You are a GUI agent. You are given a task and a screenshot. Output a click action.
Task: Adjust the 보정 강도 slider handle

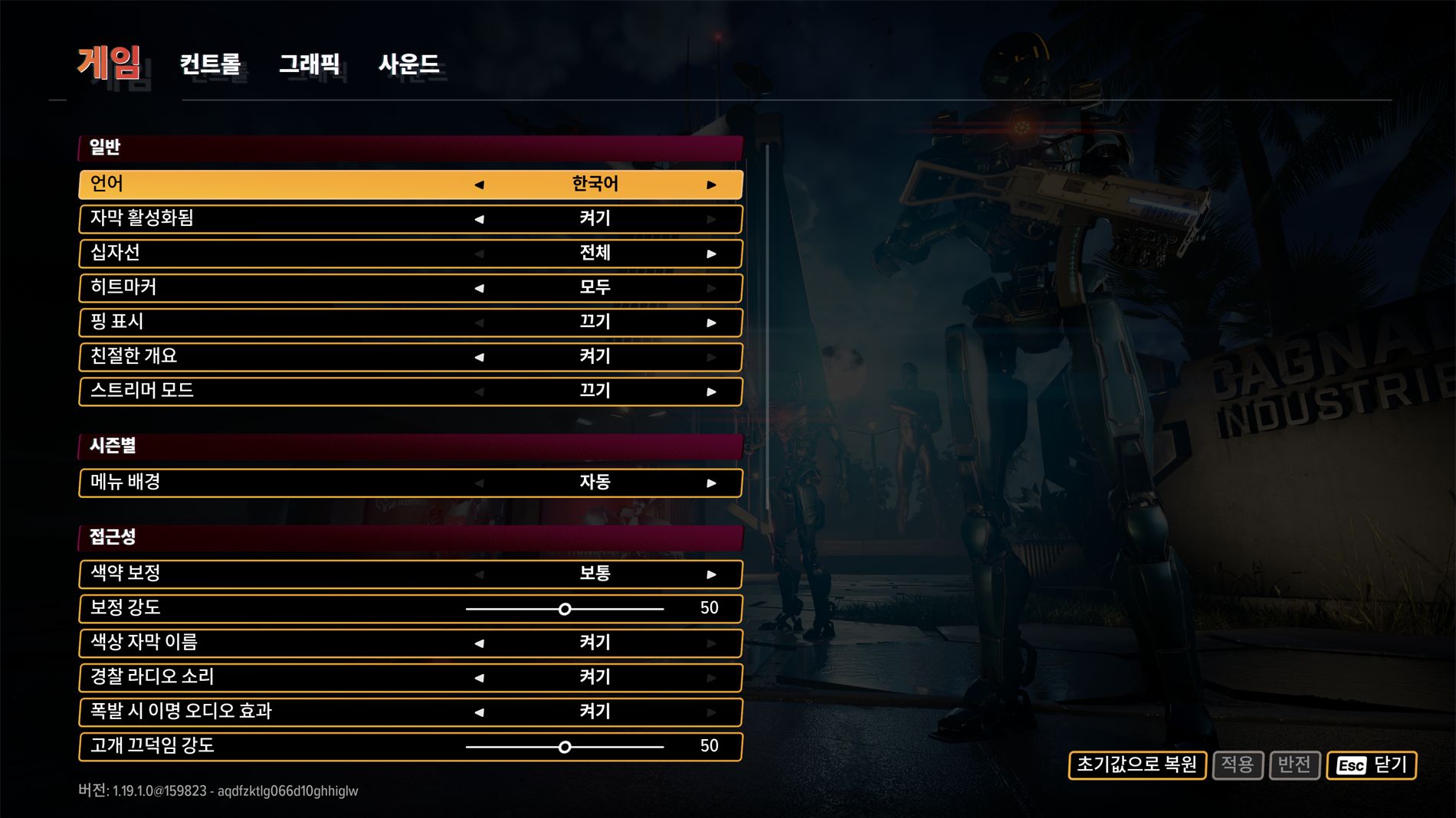click(565, 609)
